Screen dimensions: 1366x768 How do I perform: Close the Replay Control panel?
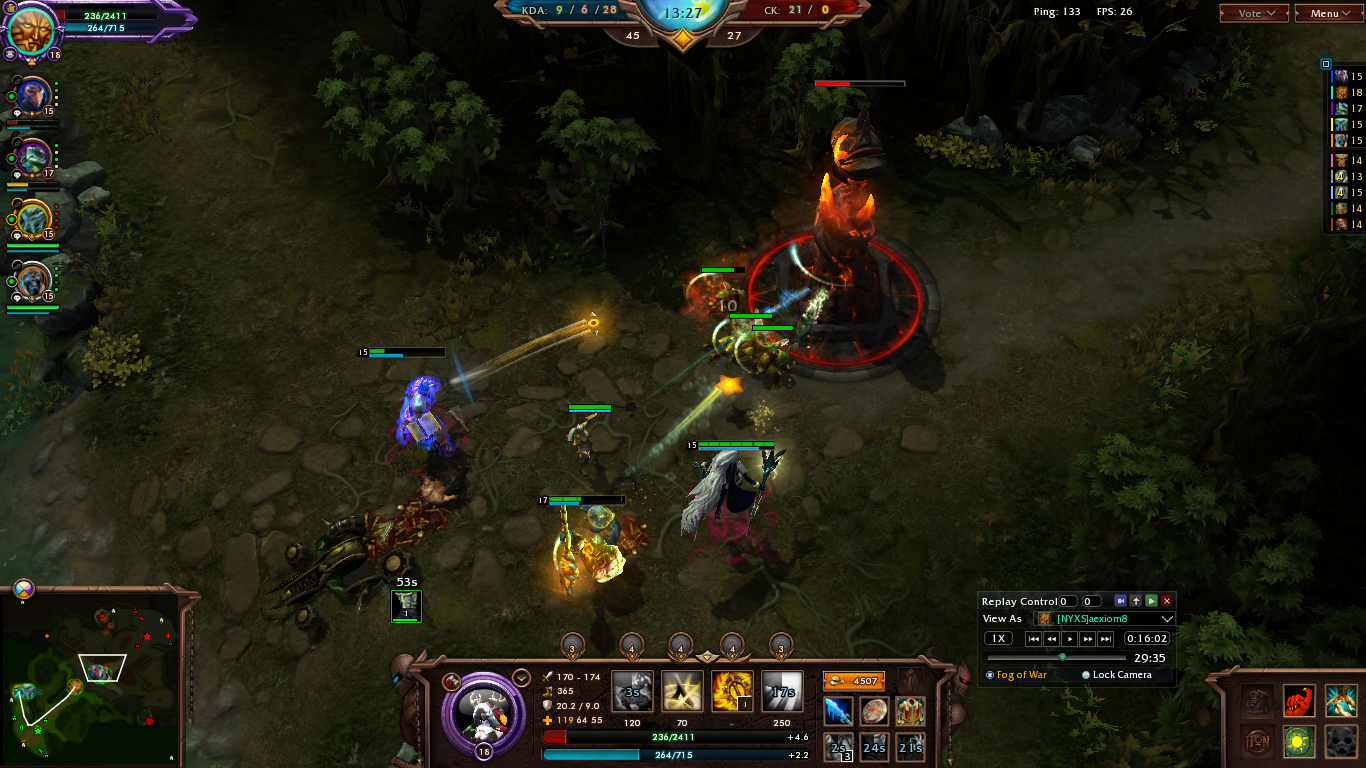[x=1166, y=601]
